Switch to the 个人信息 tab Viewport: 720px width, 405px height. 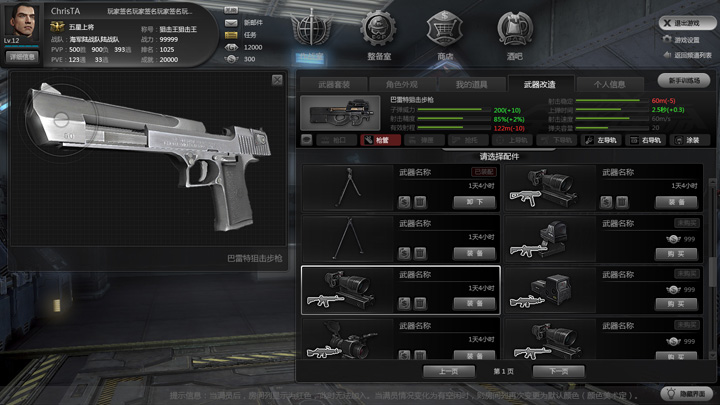609,85
